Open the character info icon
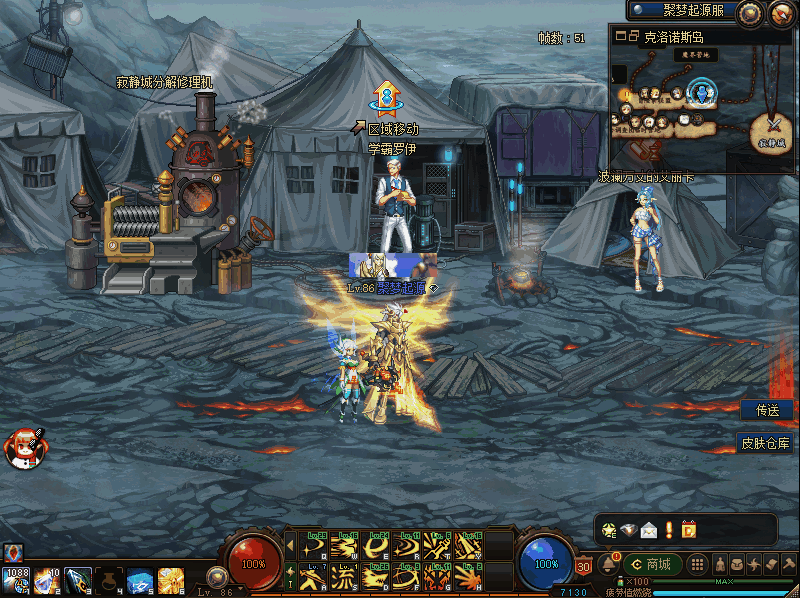This screenshot has height=598, width=800. tap(718, 564)
